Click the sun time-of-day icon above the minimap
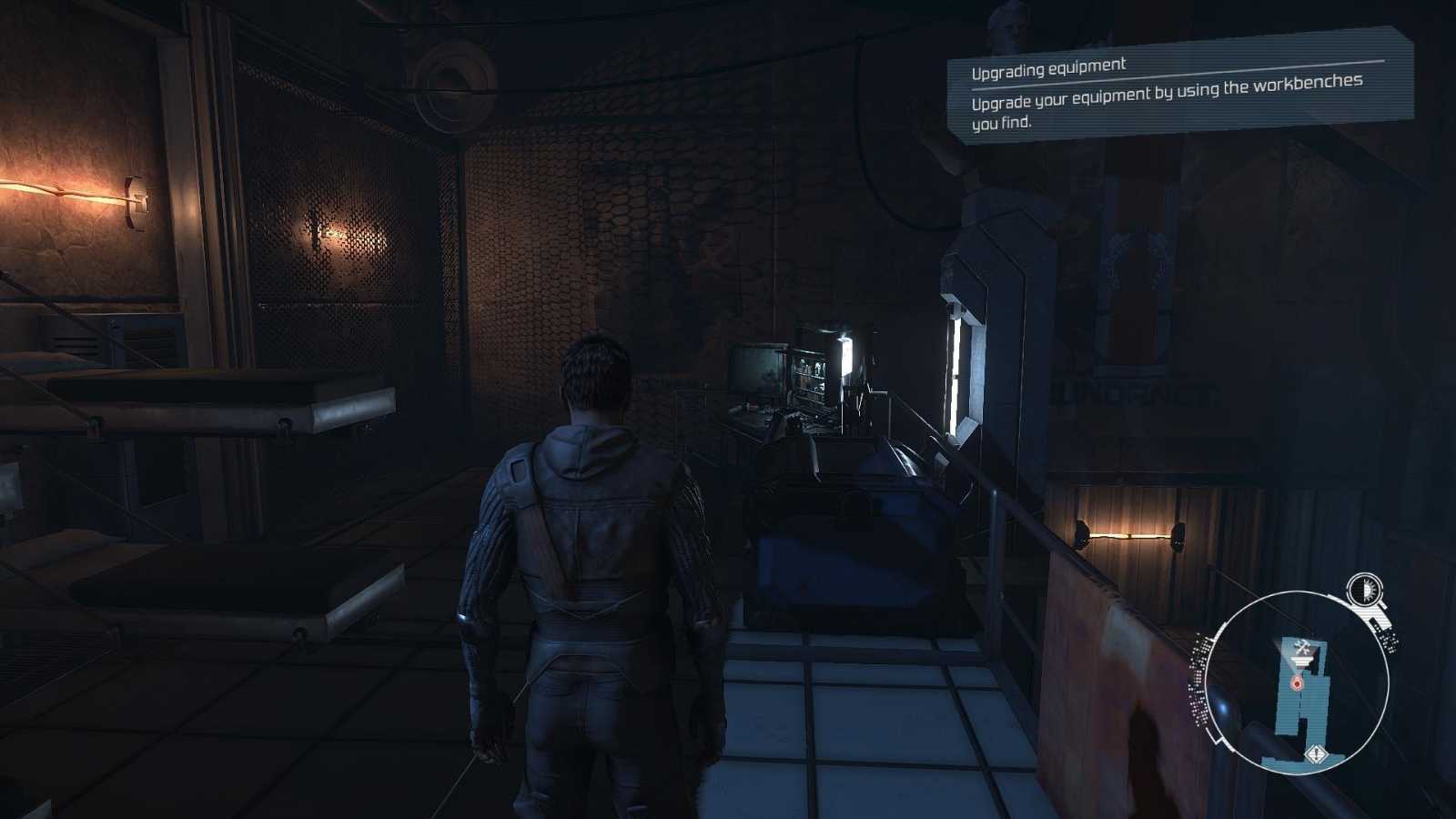 [x=1363, y=589]
